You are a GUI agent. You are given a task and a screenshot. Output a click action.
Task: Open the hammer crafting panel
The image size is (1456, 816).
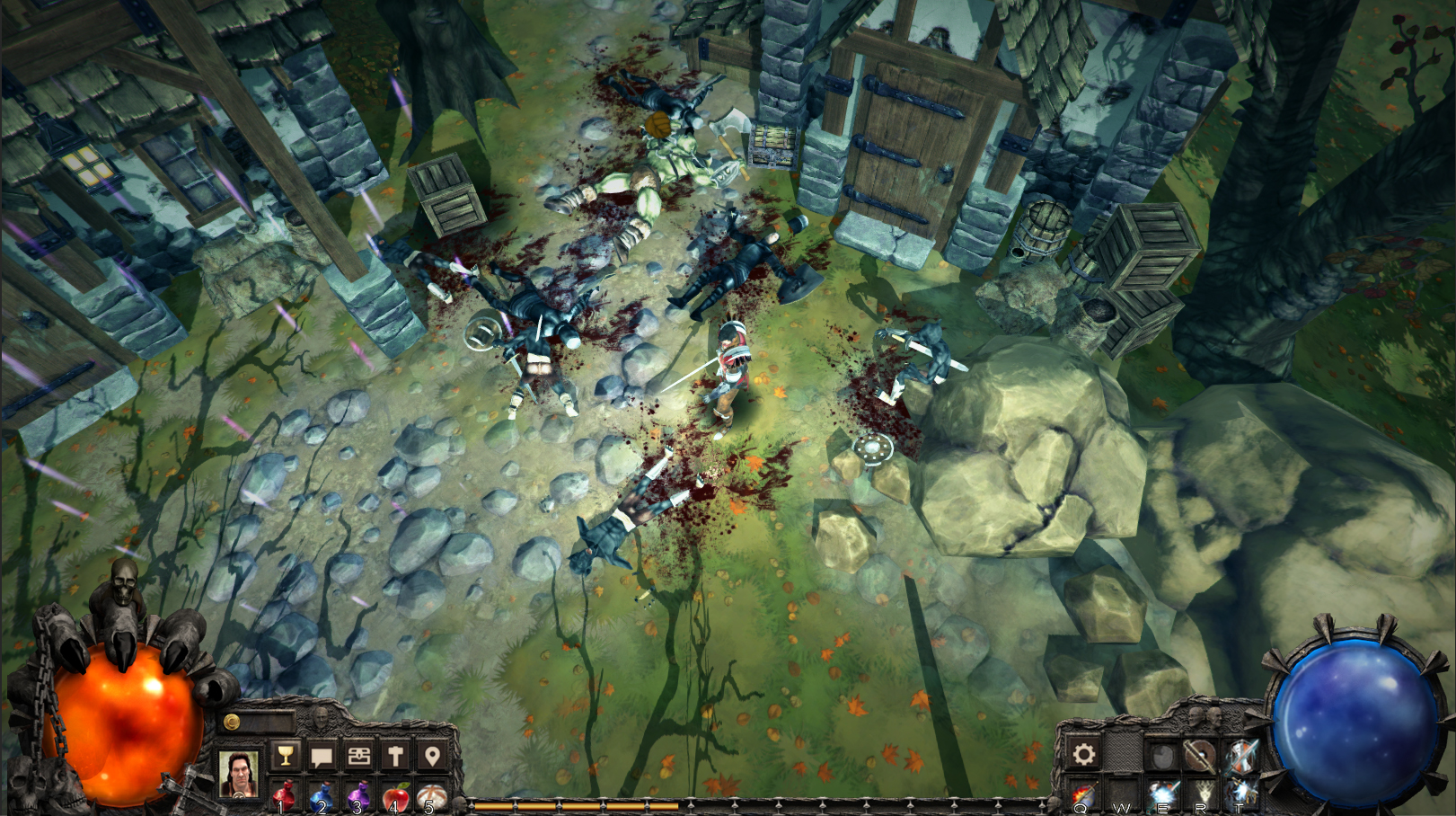[395, 757]
